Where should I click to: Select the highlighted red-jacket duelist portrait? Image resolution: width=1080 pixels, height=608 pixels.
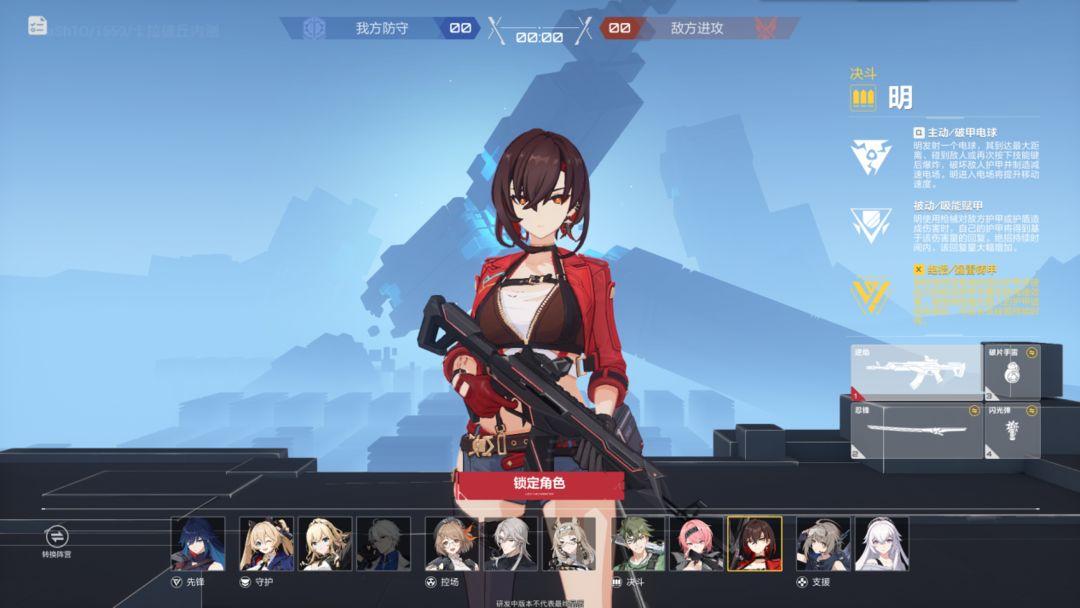point(755,544)
